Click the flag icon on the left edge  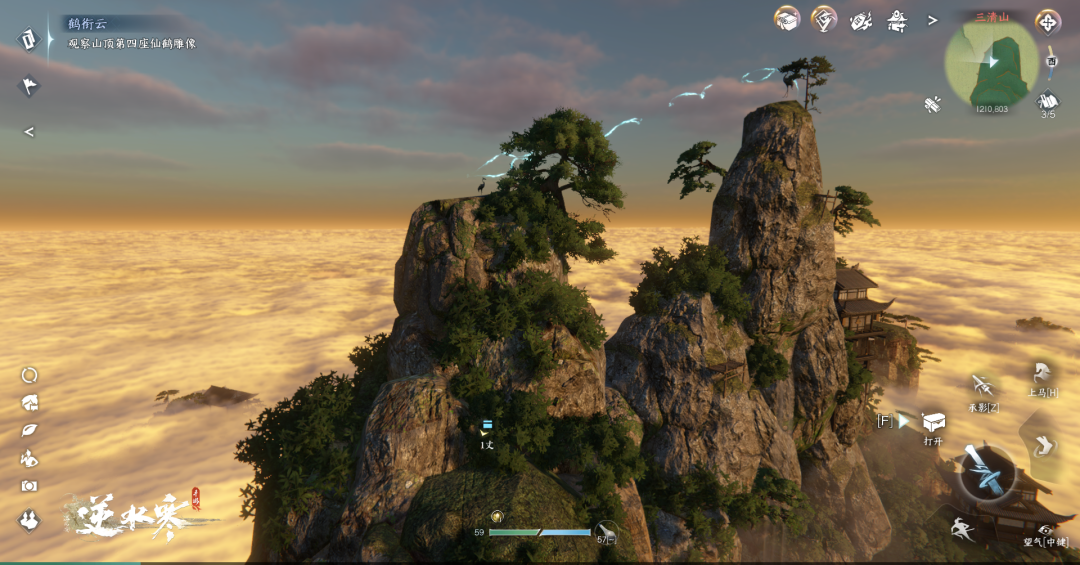(x=29, y=86)
